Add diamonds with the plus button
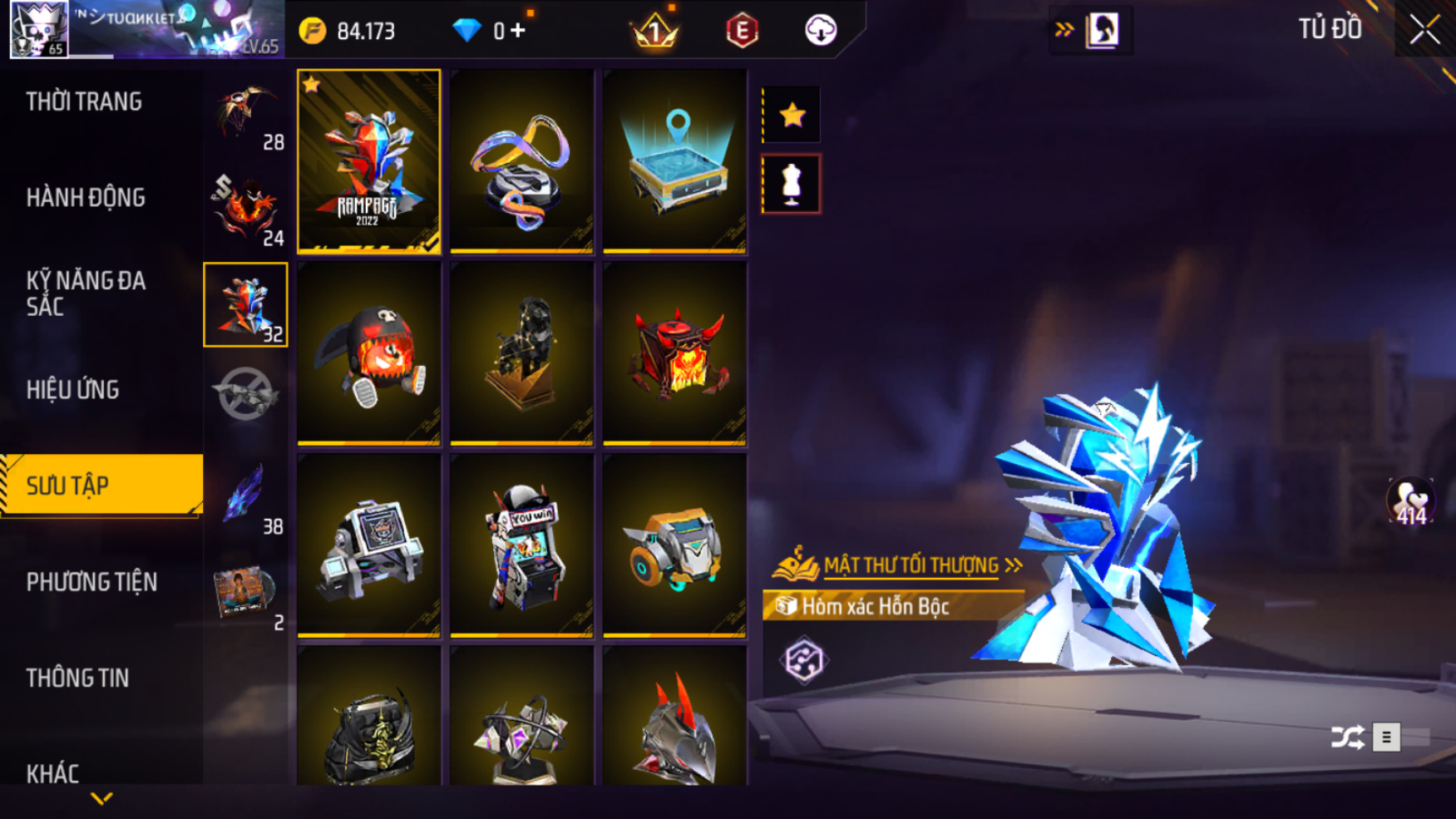 [x=518, y=31]
